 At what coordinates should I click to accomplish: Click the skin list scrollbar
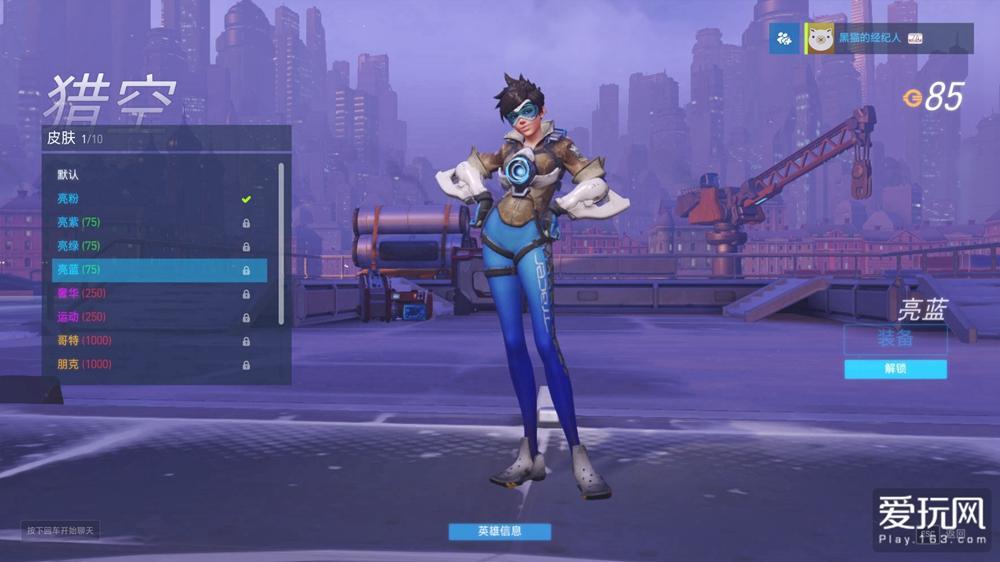282,240
